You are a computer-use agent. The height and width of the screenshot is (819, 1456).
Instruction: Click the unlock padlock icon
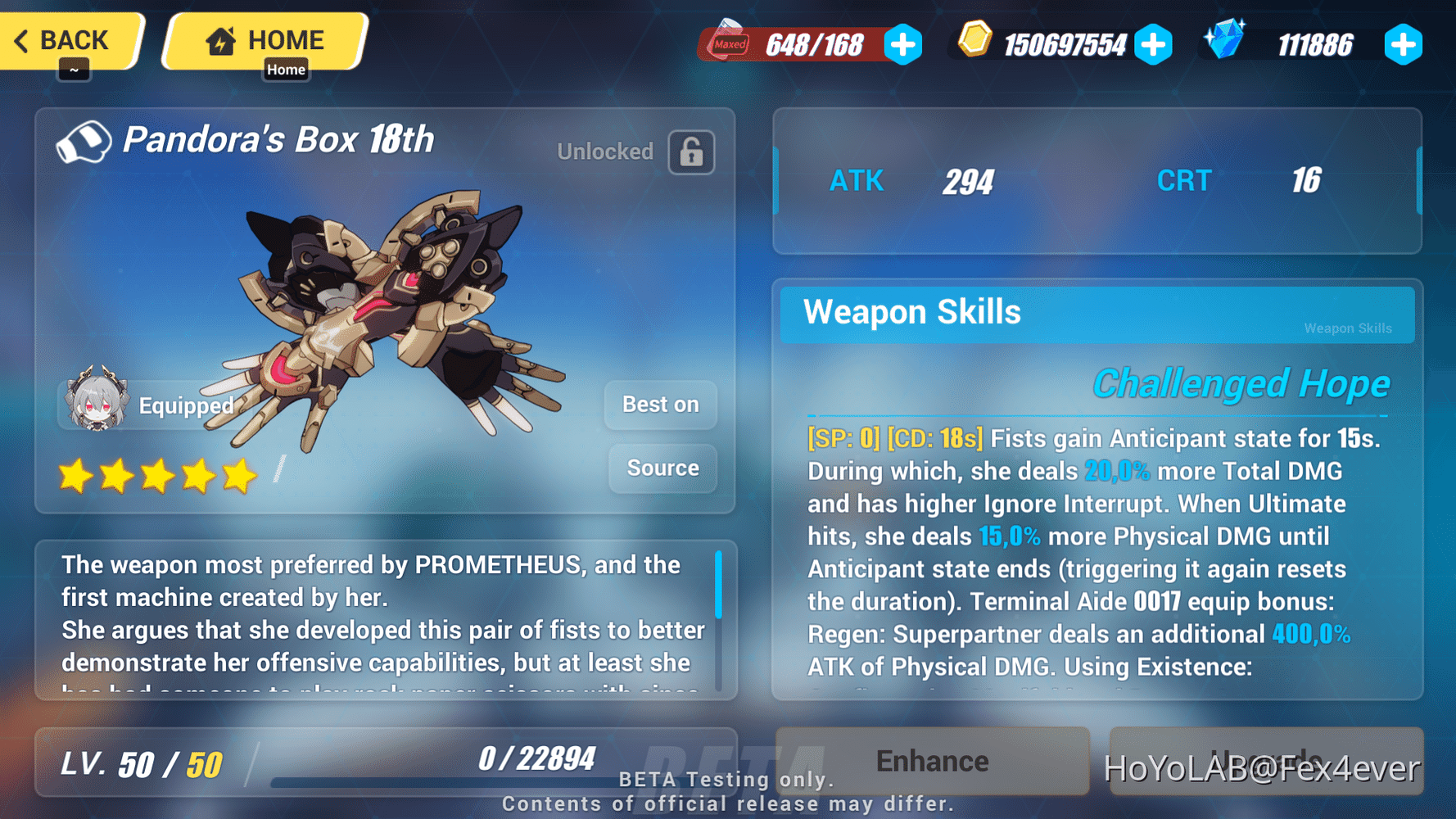(x=690, y=152)
